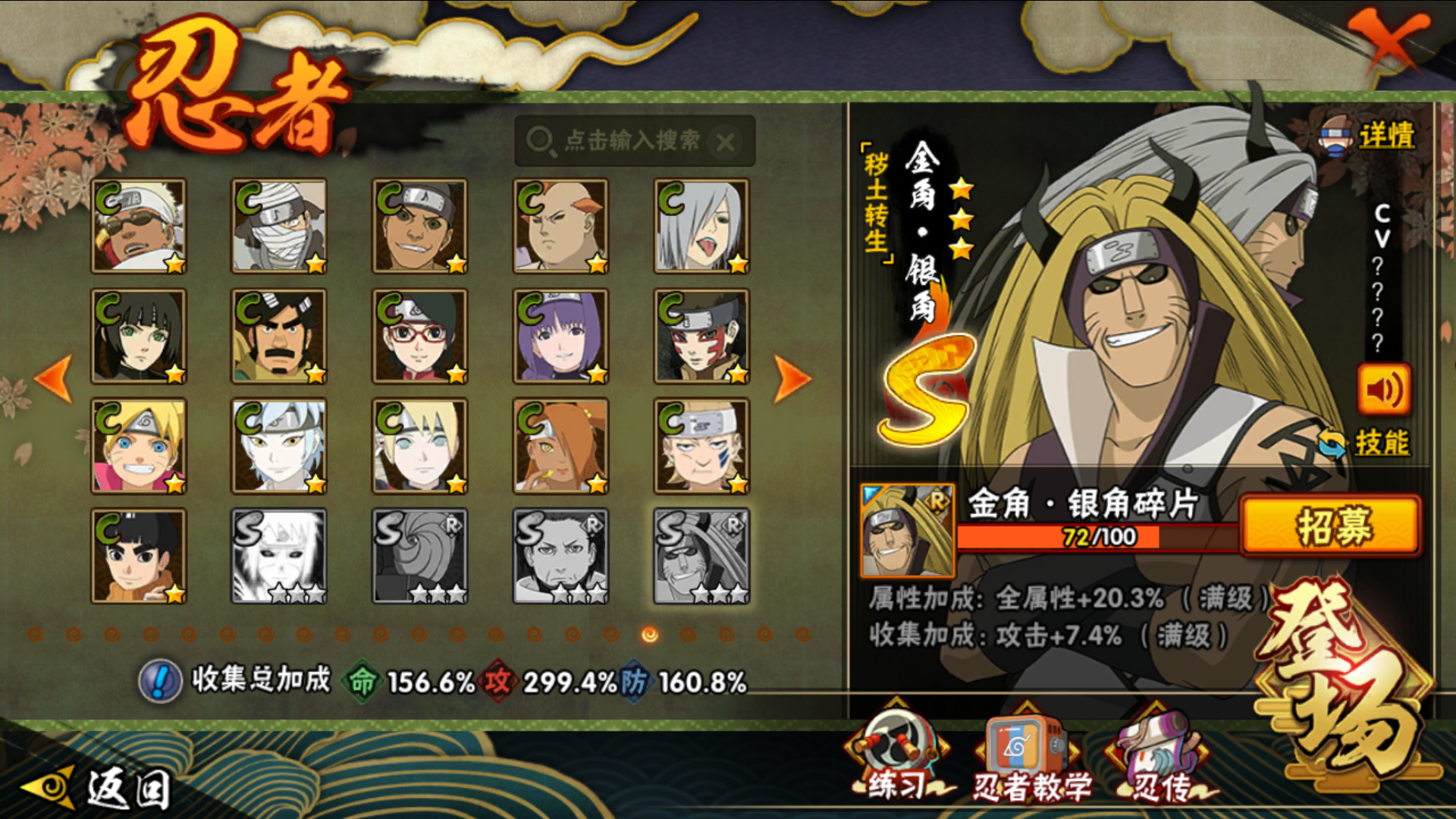This screenshot has height=819, width=1456.
Task: Select the Killer B portrait with sunglasses
Action: [139, 226]
